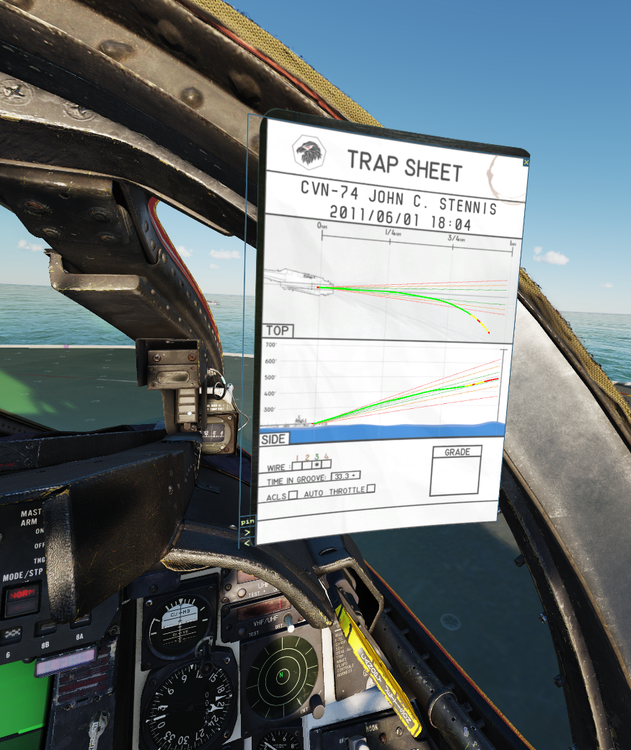Pin the Trap Sheet kneeboard page
This screenshot has height=750, width=631.
(x=247, y=521)
